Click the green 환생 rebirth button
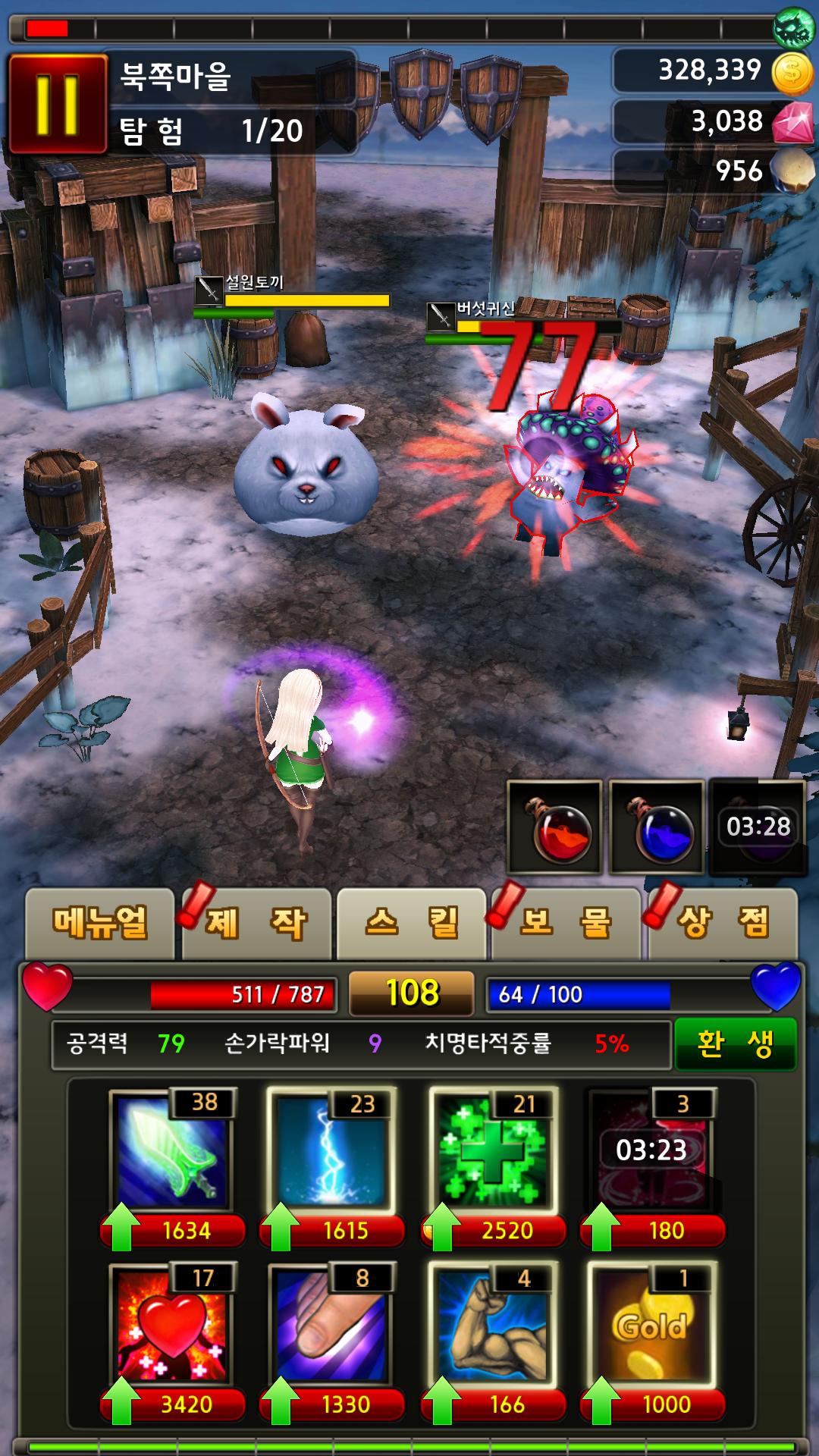Viewport: 819px width, 1456px height. [735, 1043]
